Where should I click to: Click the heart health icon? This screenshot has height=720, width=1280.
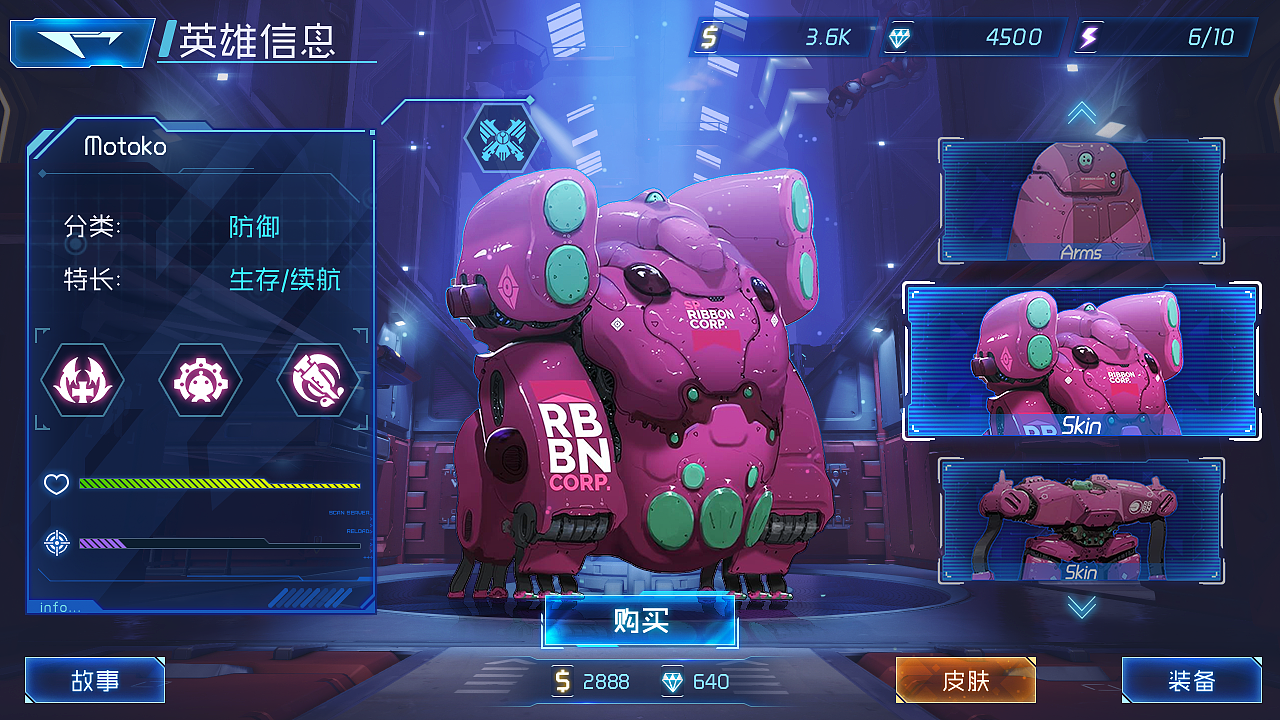click(56, 484)
